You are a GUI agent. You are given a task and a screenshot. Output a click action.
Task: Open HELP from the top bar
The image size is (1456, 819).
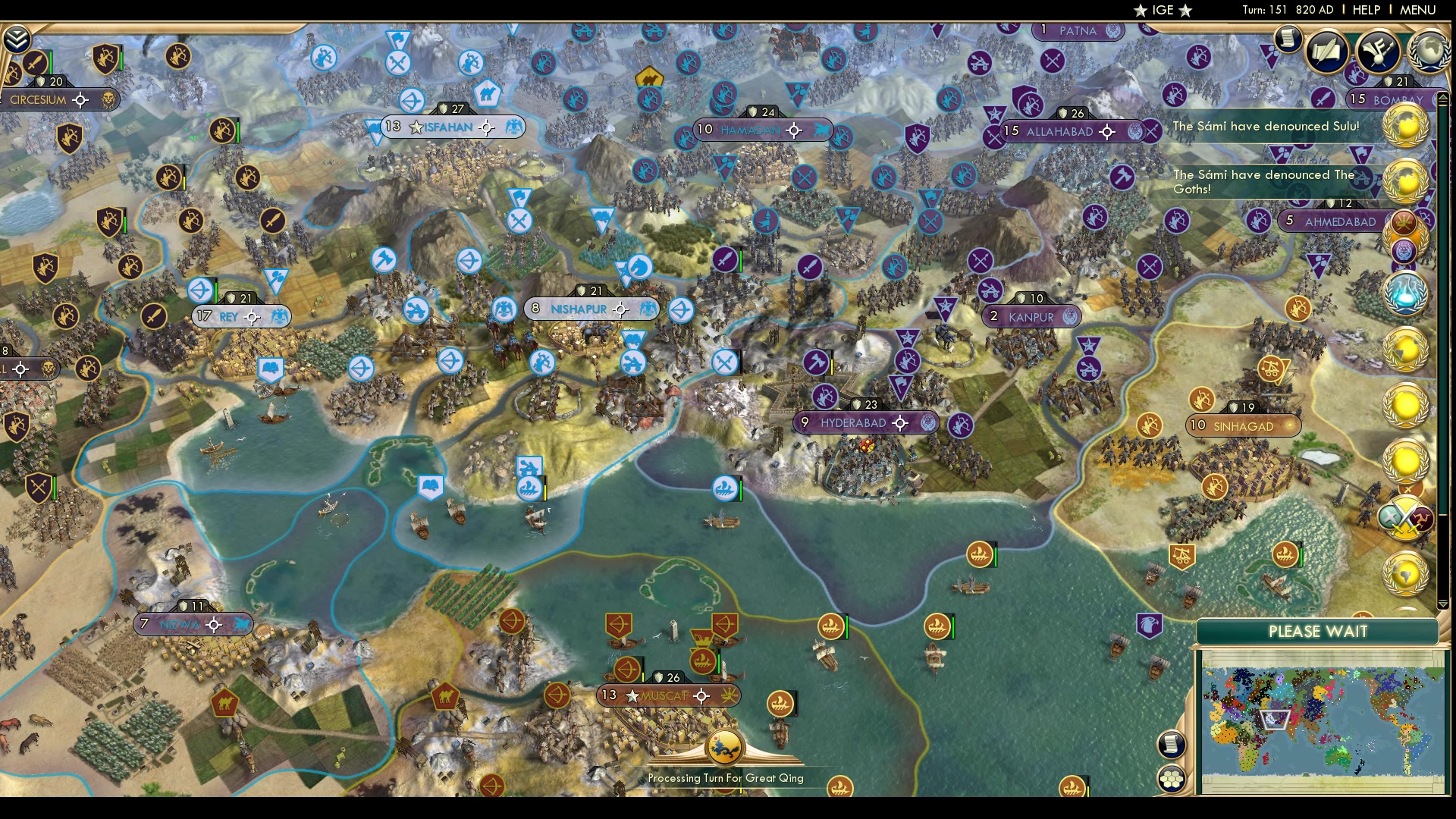pos(1365,10)
